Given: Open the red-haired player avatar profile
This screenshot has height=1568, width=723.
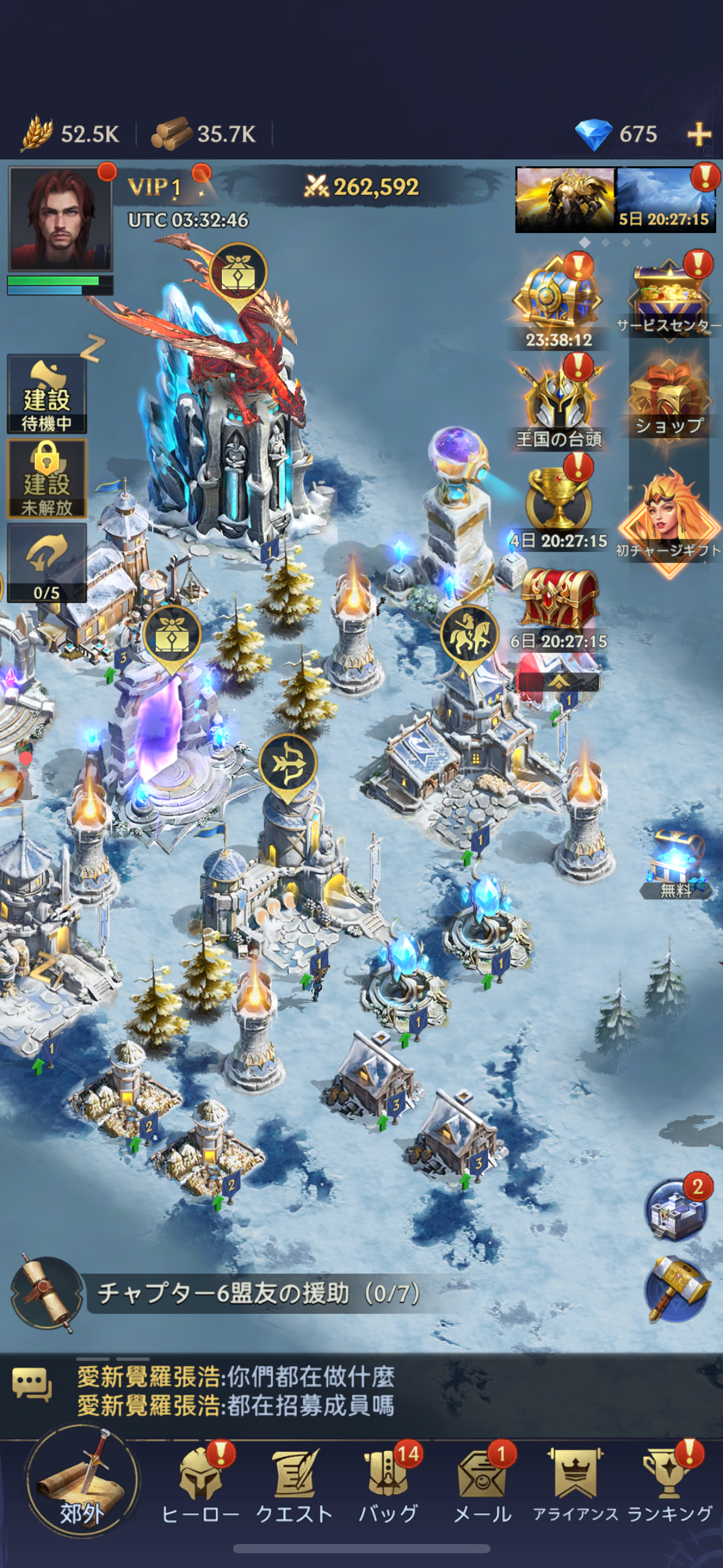Looking at the screenshot, I should pyautogui.click(x=59, y=219).
